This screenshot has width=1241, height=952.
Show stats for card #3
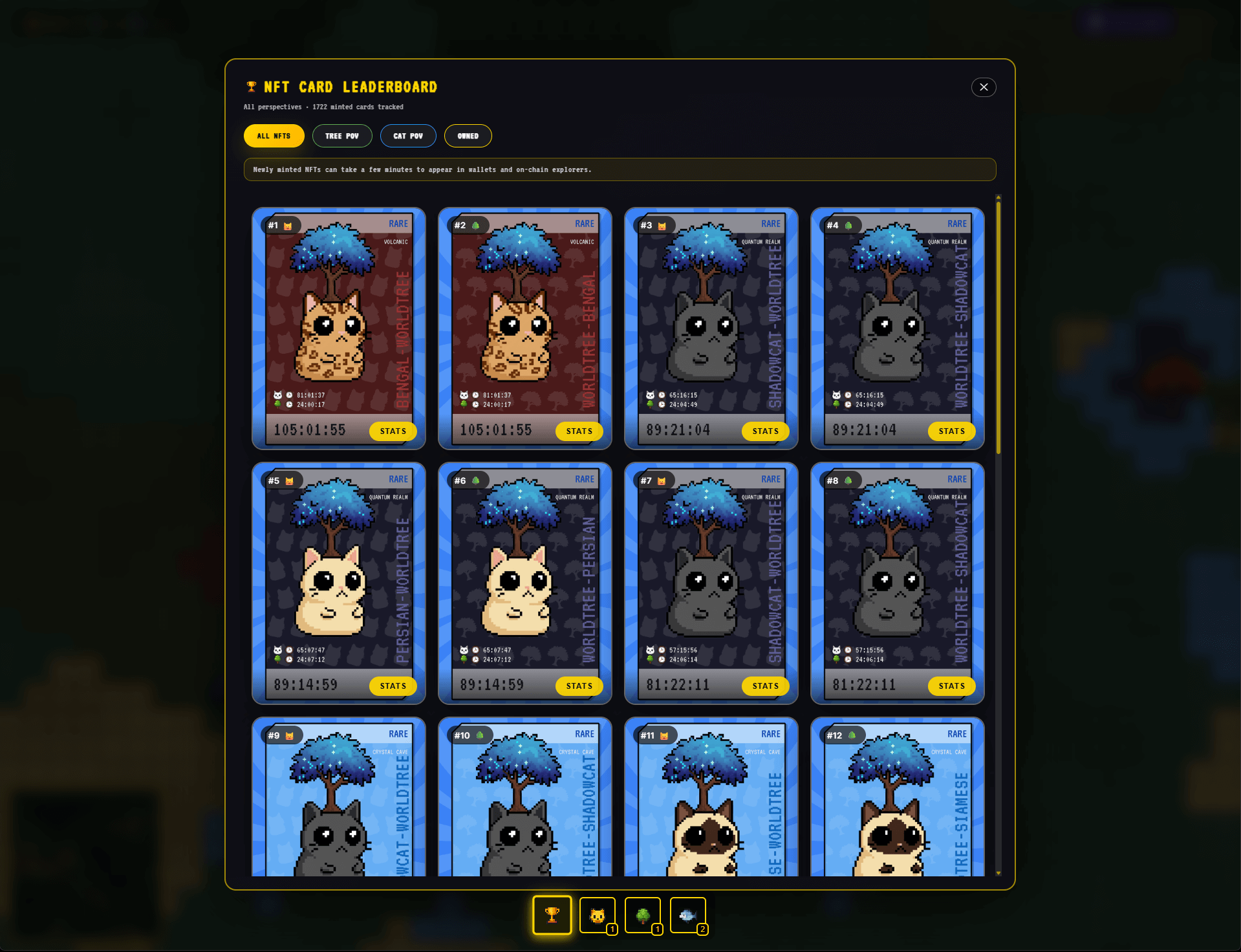click(x=765, y=431)
